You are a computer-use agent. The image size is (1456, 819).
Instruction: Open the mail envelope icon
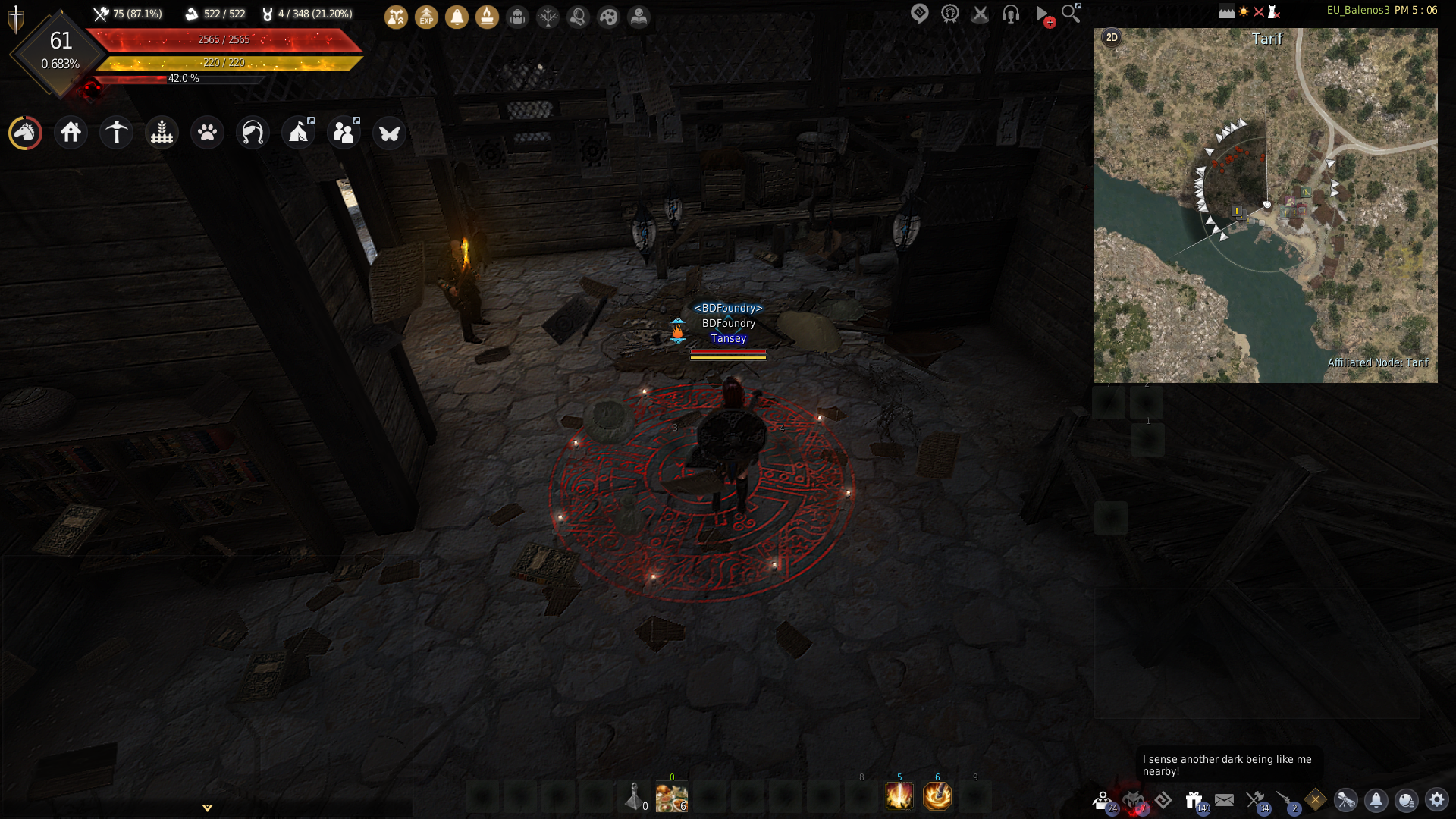click(x=1224, y=799)
